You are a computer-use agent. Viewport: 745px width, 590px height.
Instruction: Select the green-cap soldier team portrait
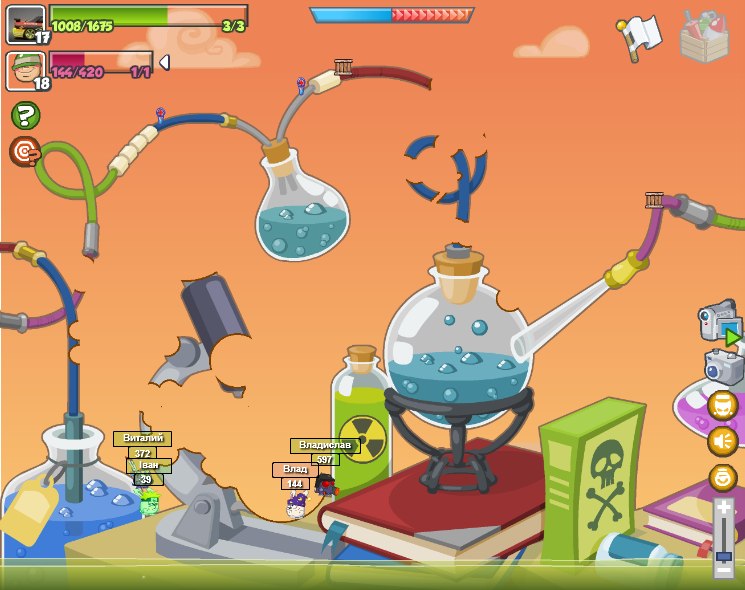(x=25, y=71)
